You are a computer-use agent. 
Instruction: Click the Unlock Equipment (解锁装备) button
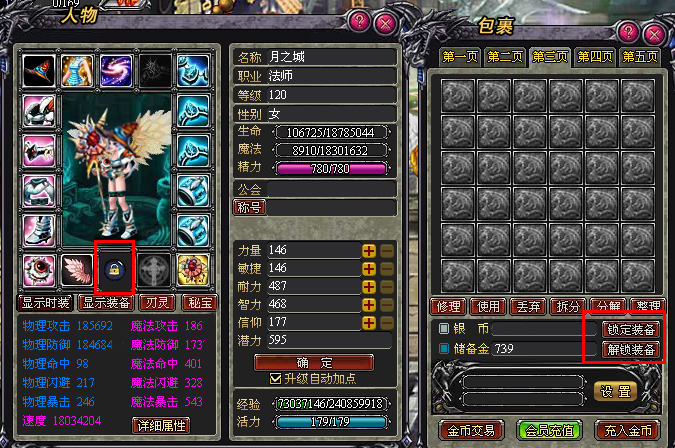631,350
